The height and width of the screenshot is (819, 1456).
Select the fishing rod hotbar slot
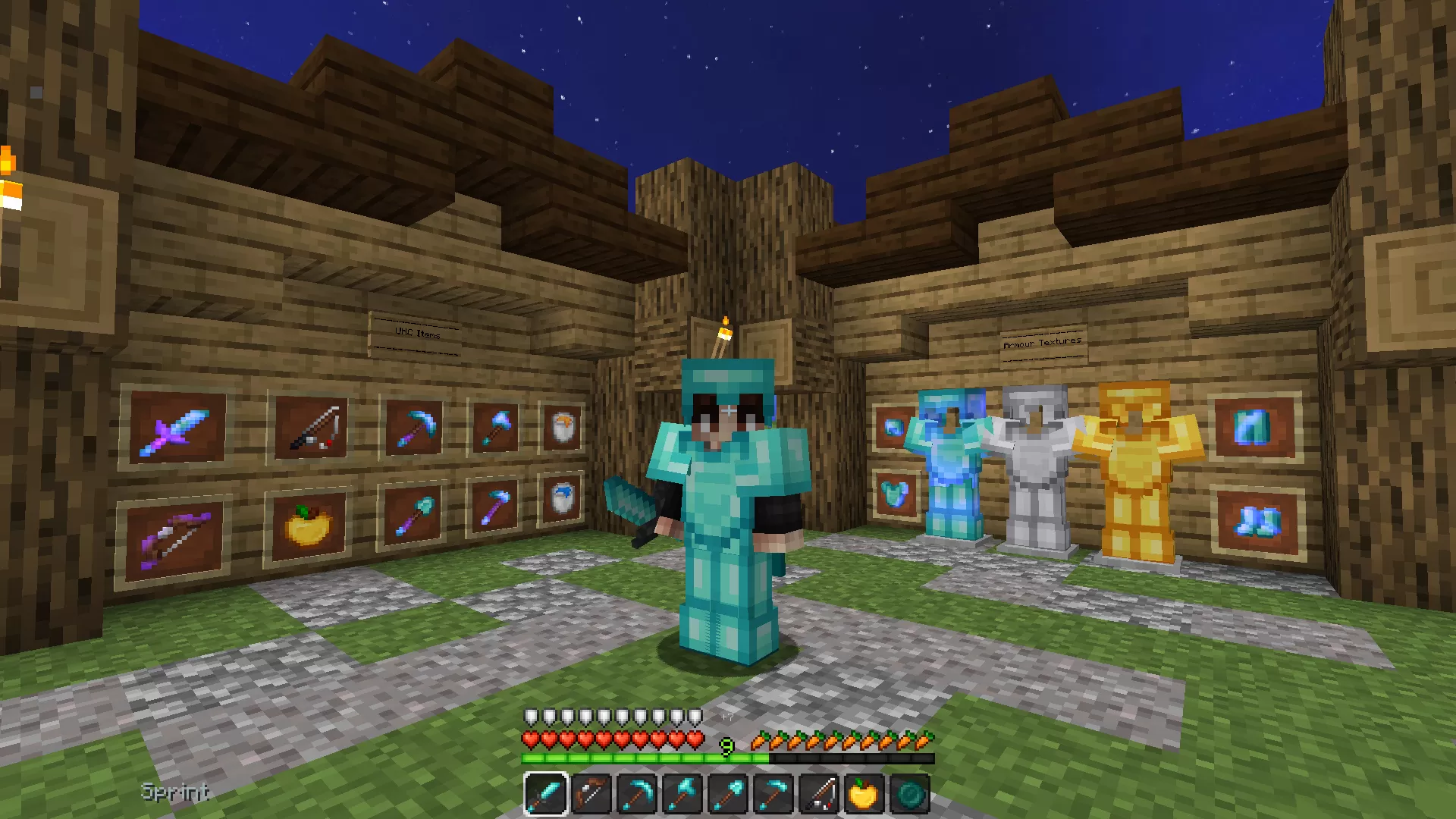pos(820,793)
